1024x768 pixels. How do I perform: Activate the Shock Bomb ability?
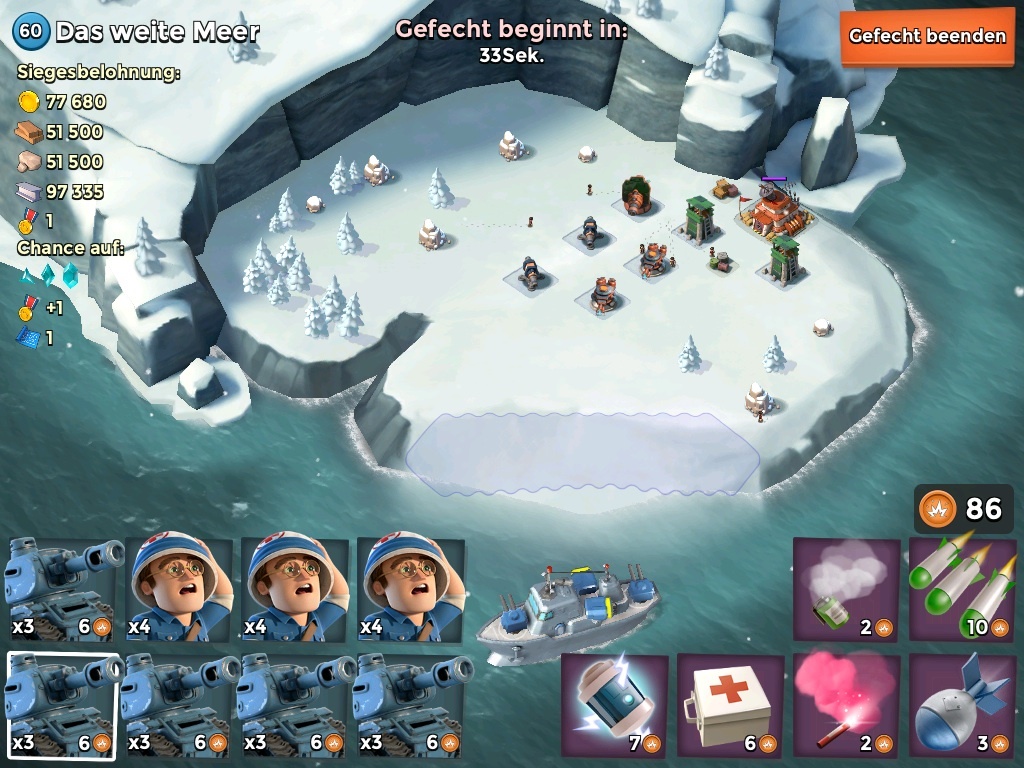click(x=614, y=706)
